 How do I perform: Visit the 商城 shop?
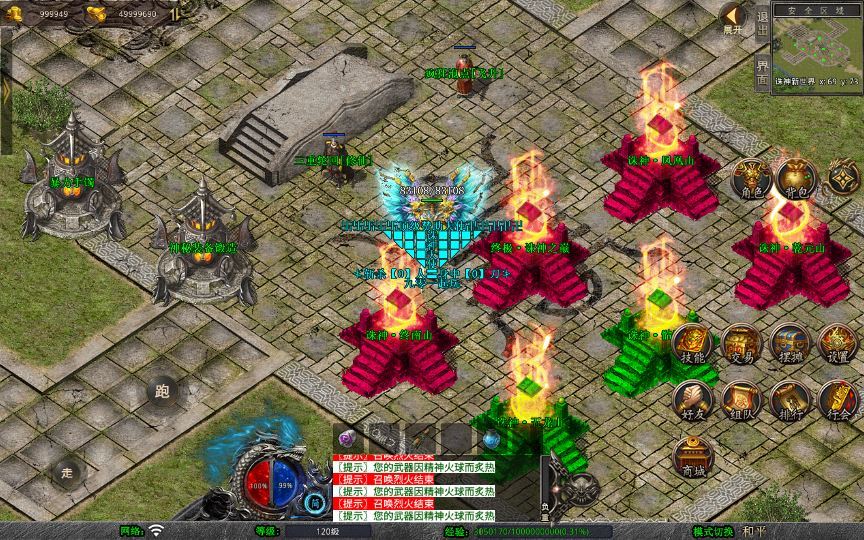(693, 457)
